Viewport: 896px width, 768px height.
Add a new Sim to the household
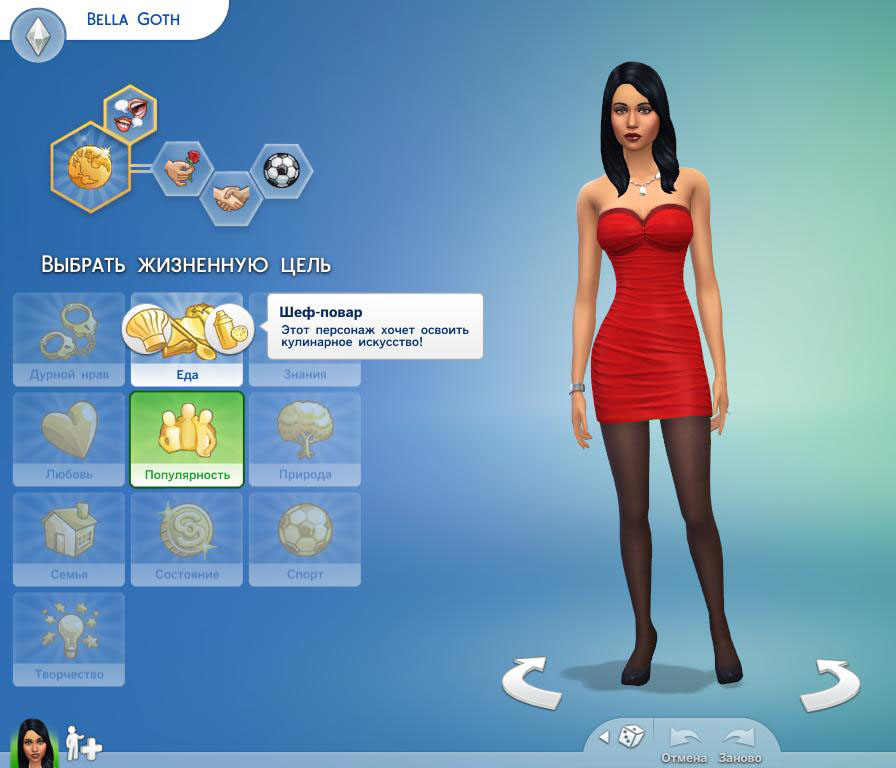(84, 743)
